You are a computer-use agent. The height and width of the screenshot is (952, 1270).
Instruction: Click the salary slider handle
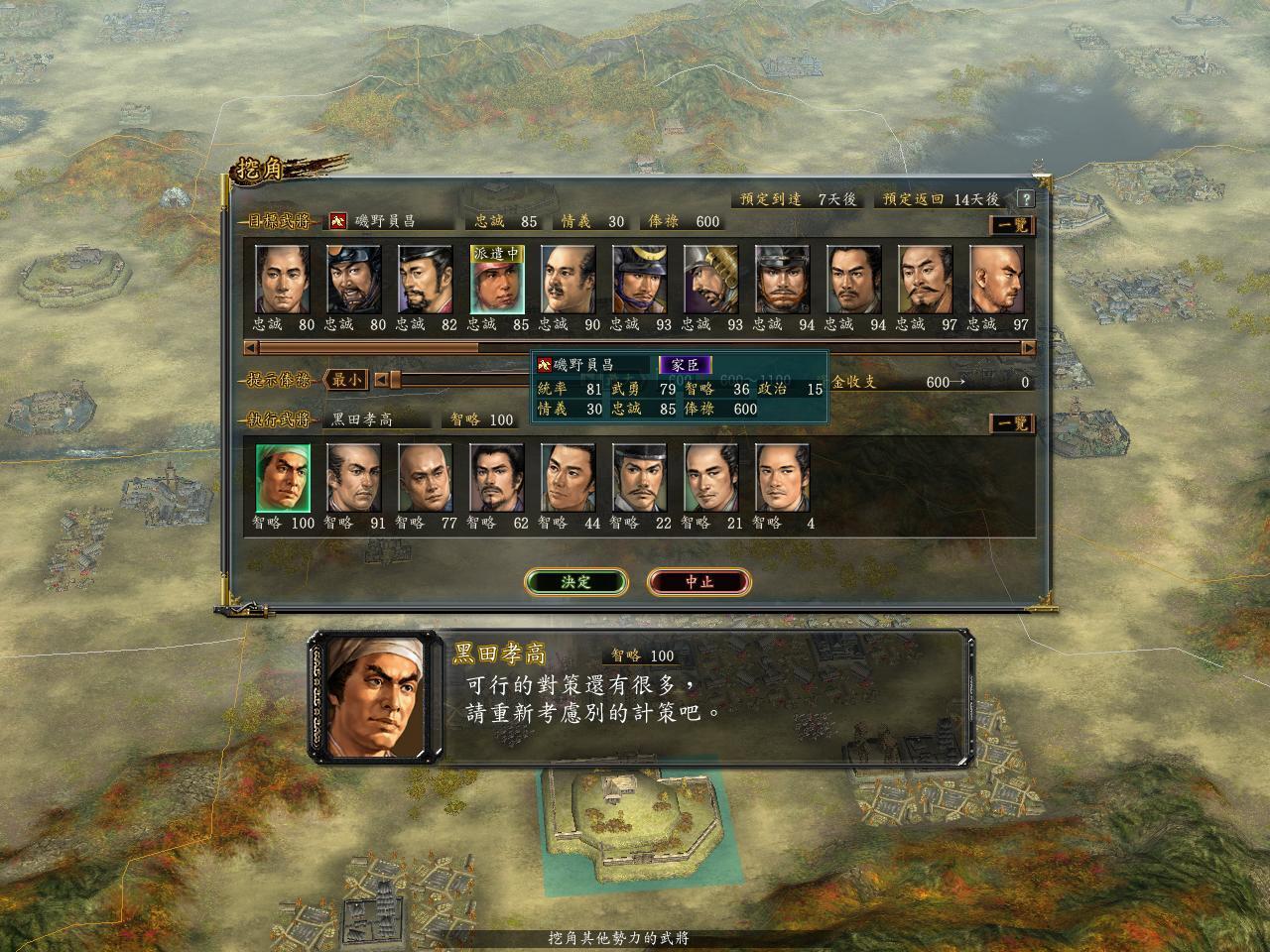point(395,380)
